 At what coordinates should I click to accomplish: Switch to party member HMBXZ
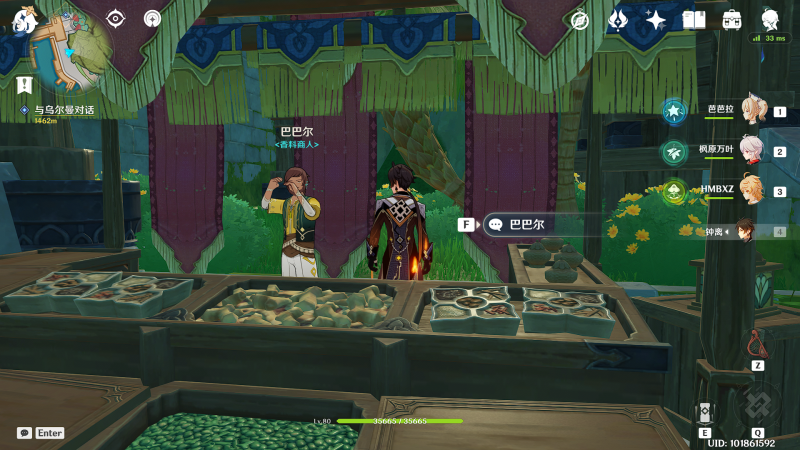point(750,190)
